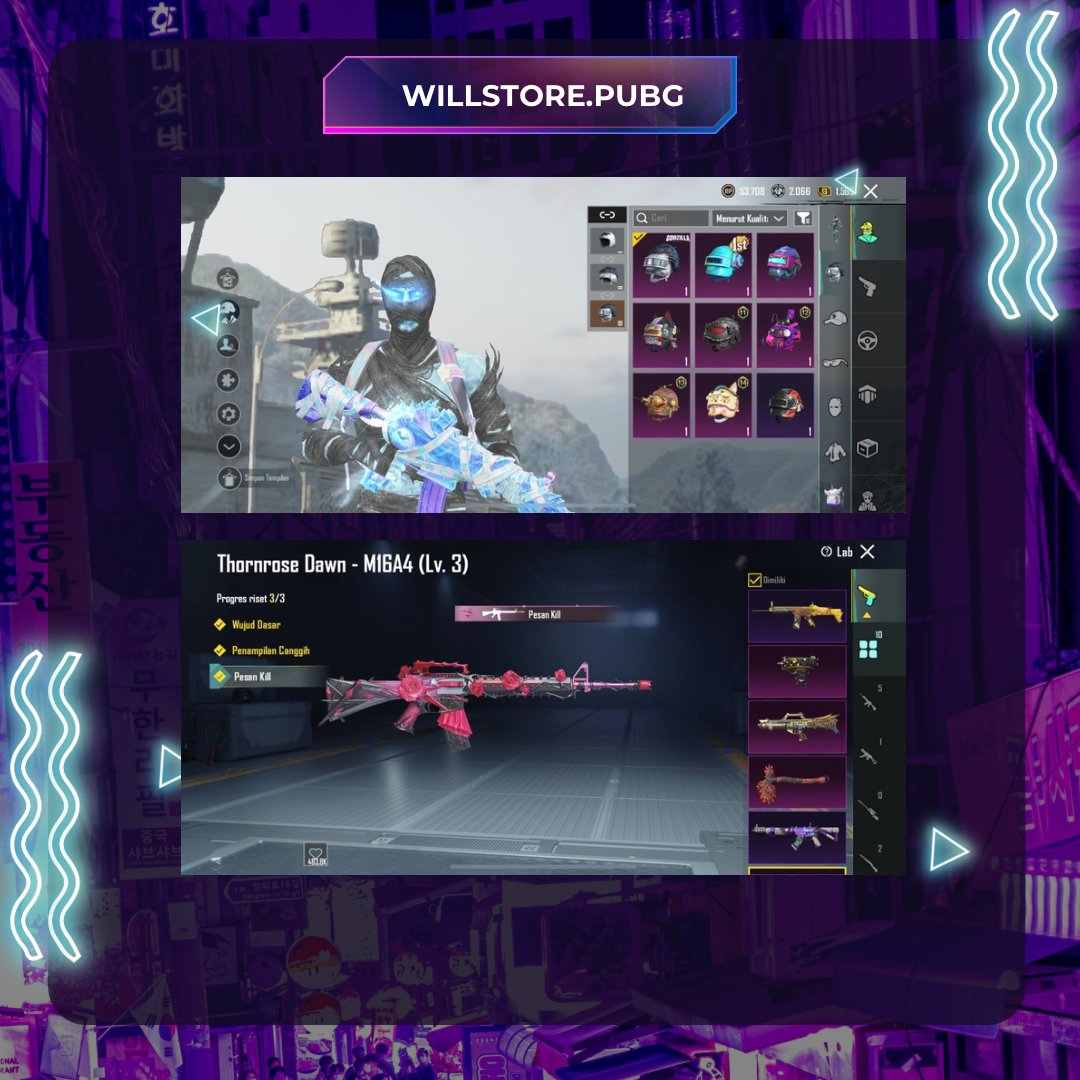Open the box crate category tab

pyautogui.click(x=866, y=448)
